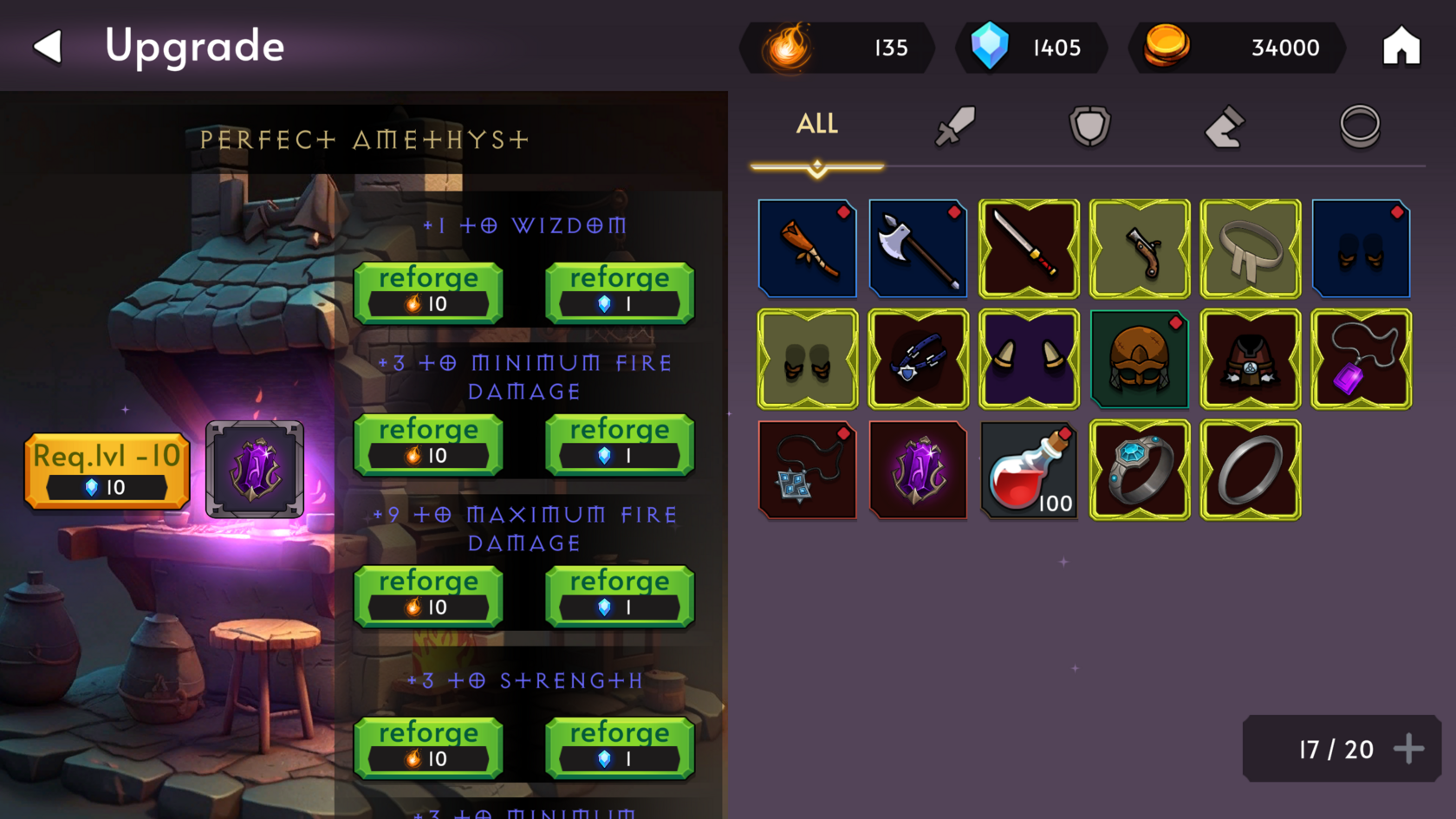The image size is (1456, 819).
Task: Go back using the arrow button
Action: coord(49,47)
